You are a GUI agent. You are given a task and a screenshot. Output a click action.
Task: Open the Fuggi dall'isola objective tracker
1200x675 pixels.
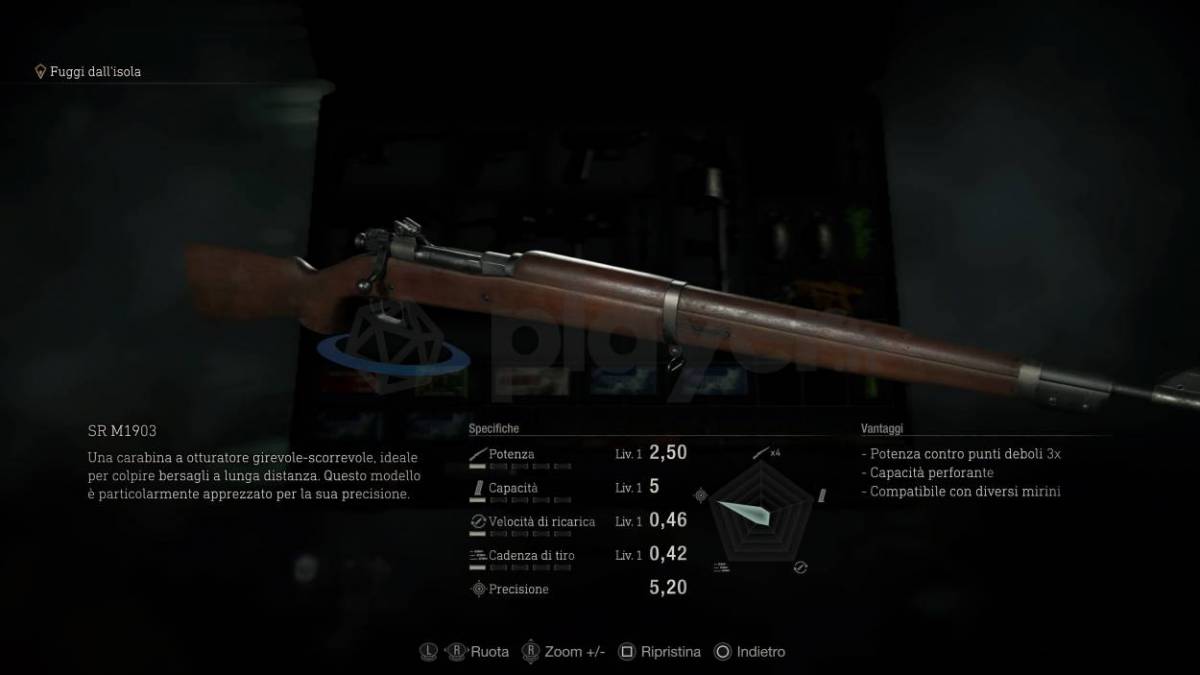coord(94,71)
